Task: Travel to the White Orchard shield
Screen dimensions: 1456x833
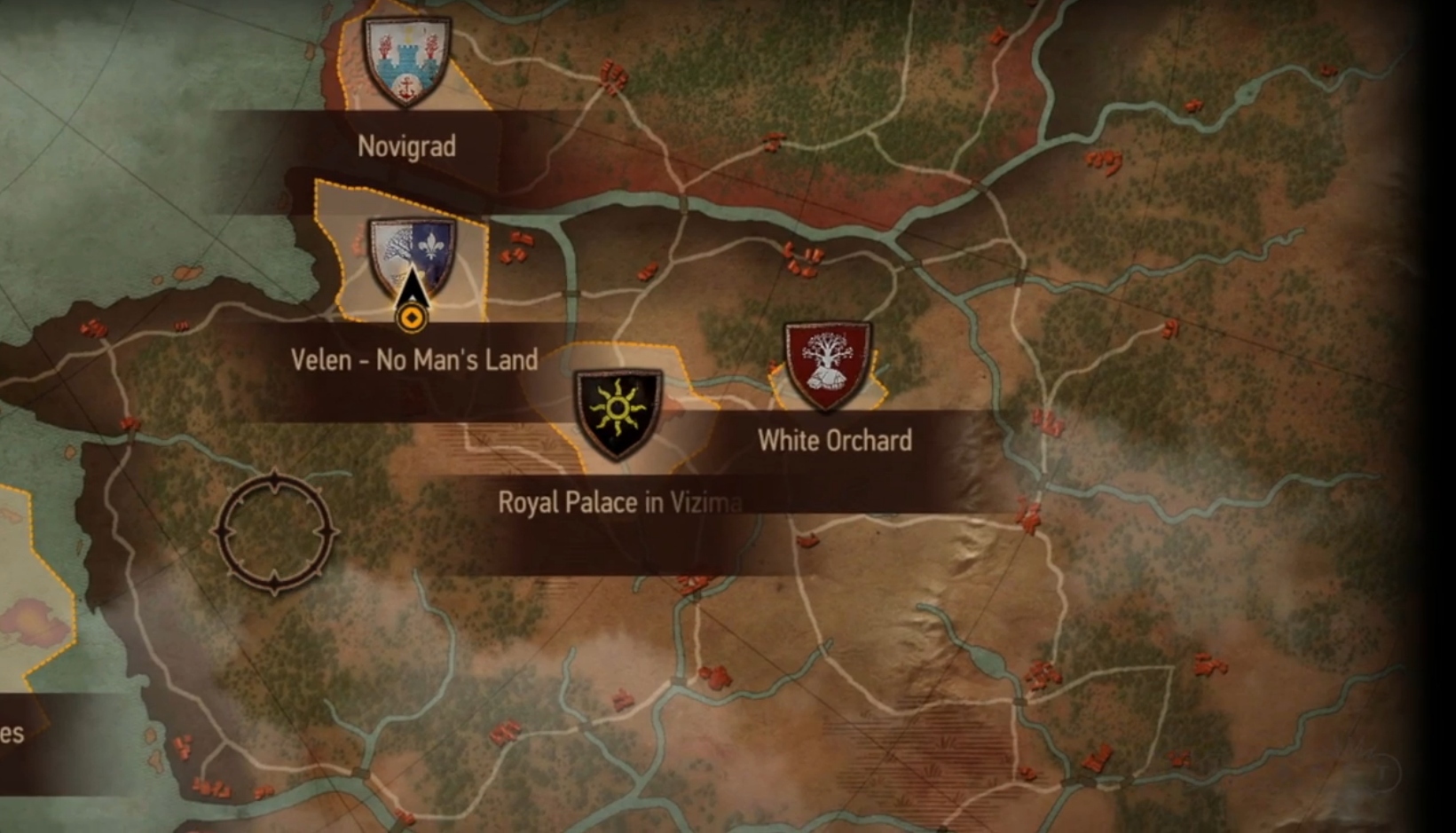Action: (827, 364)
